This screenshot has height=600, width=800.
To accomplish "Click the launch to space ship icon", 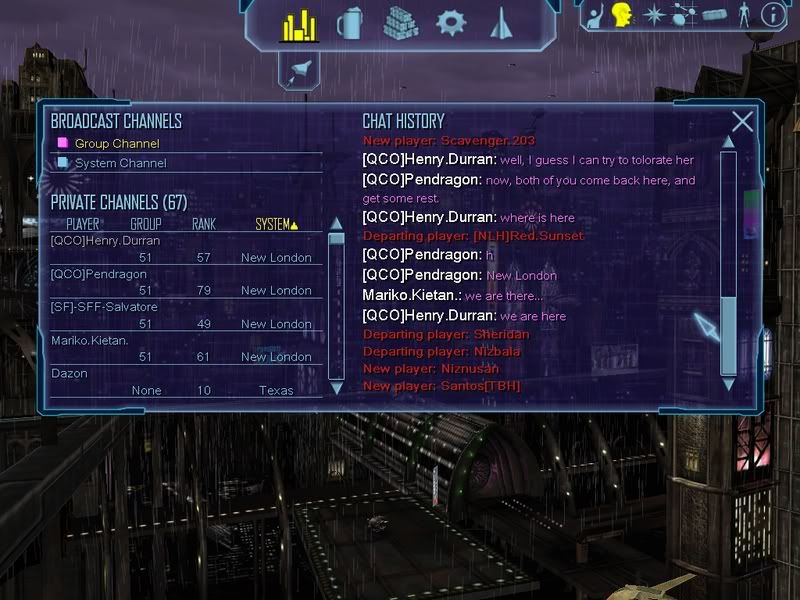I will (x=300, y=69).
